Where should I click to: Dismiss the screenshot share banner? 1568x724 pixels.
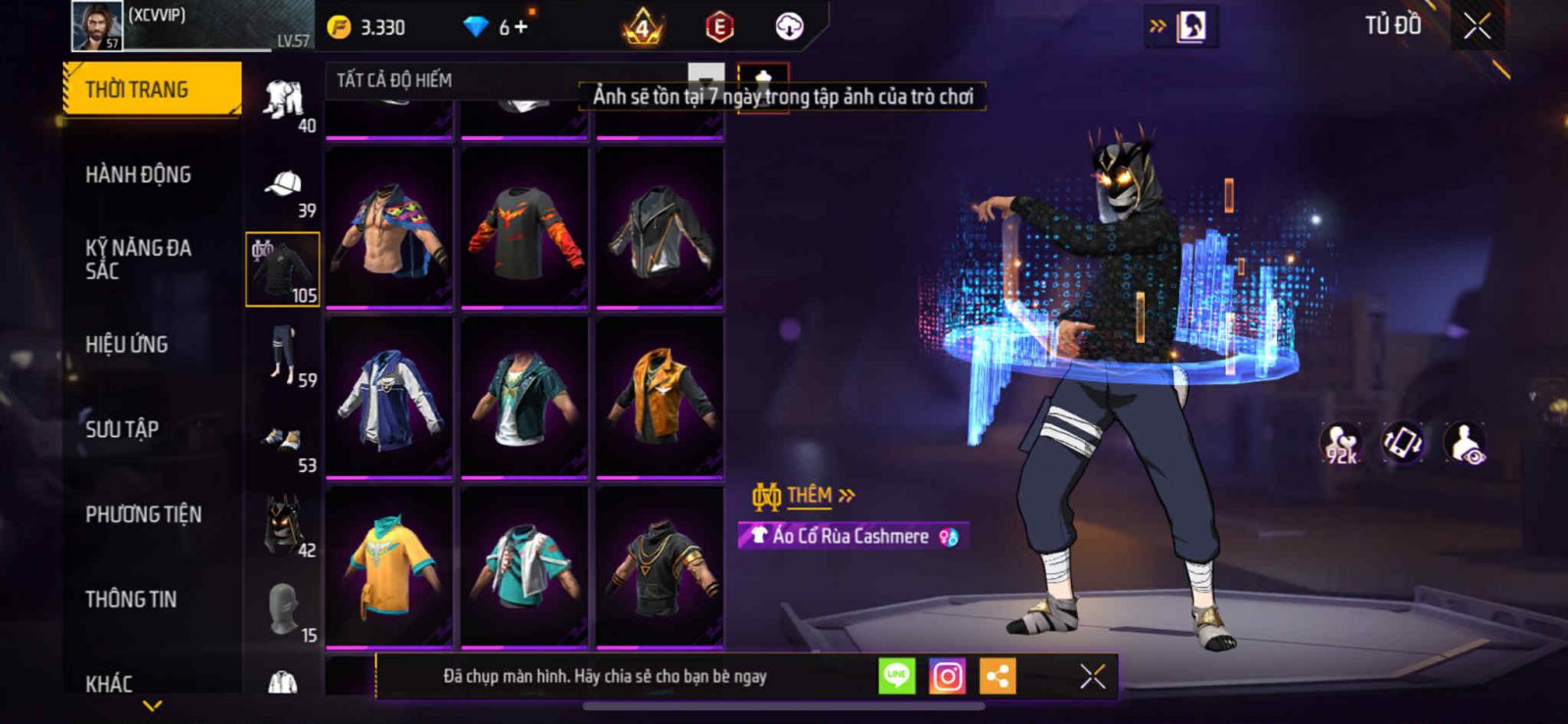pyautogui.click(x=1093, y=676)
